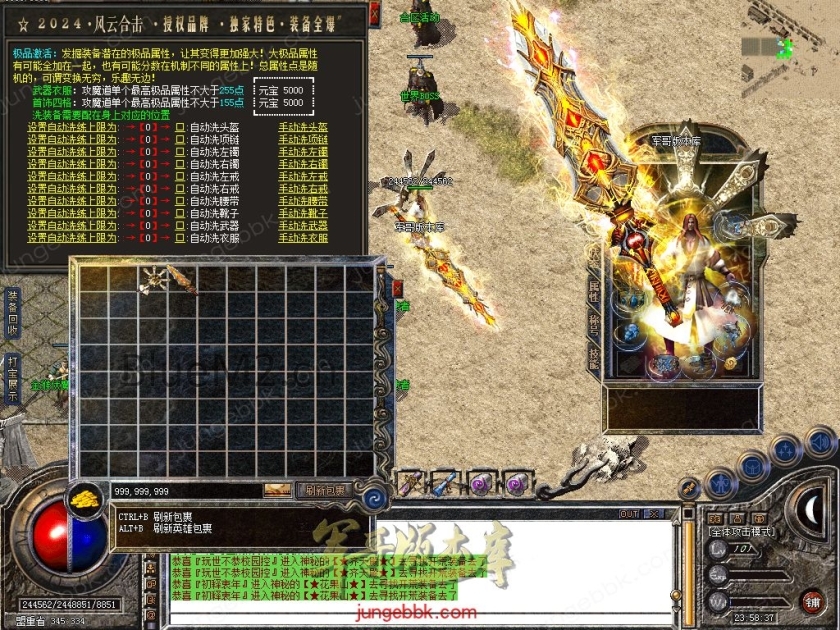Screen dimensions: 840x630
Task: Toggle the auto-wash helmet checkbox 自动洗头盔
Action: pos(180,127)
